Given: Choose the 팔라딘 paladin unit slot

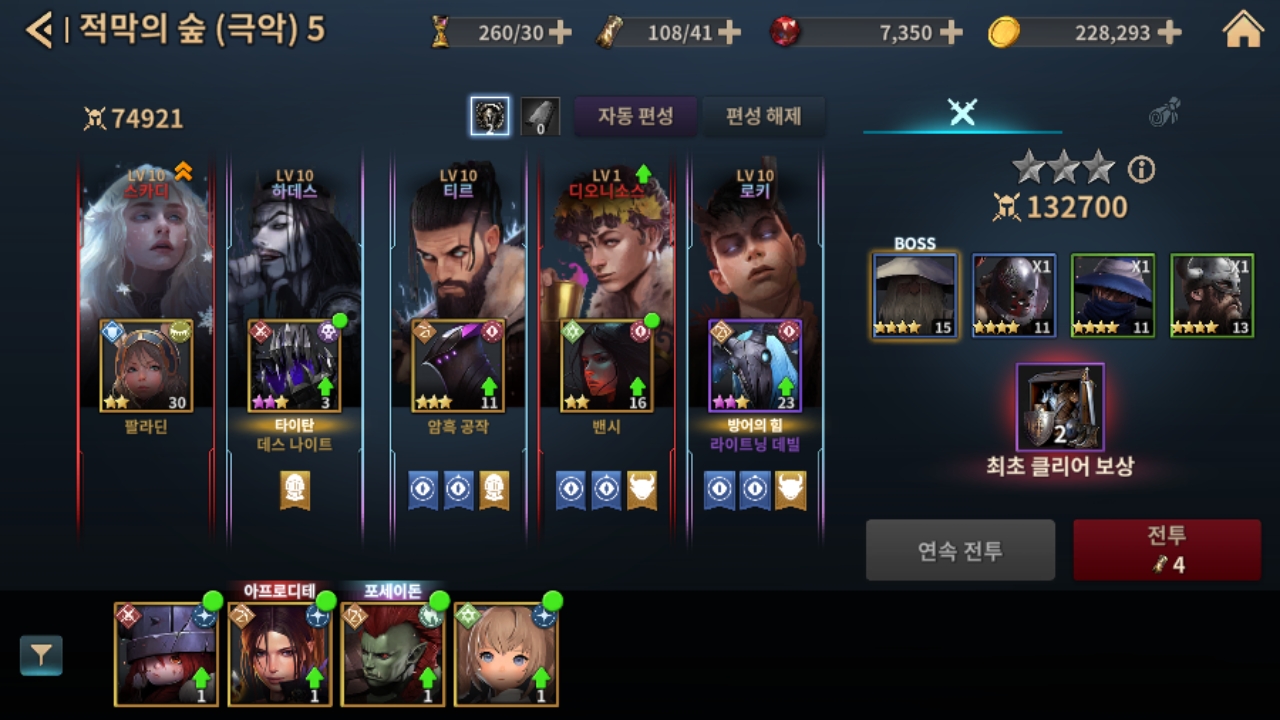Looking at the screenshot, I should coord(146,366).
